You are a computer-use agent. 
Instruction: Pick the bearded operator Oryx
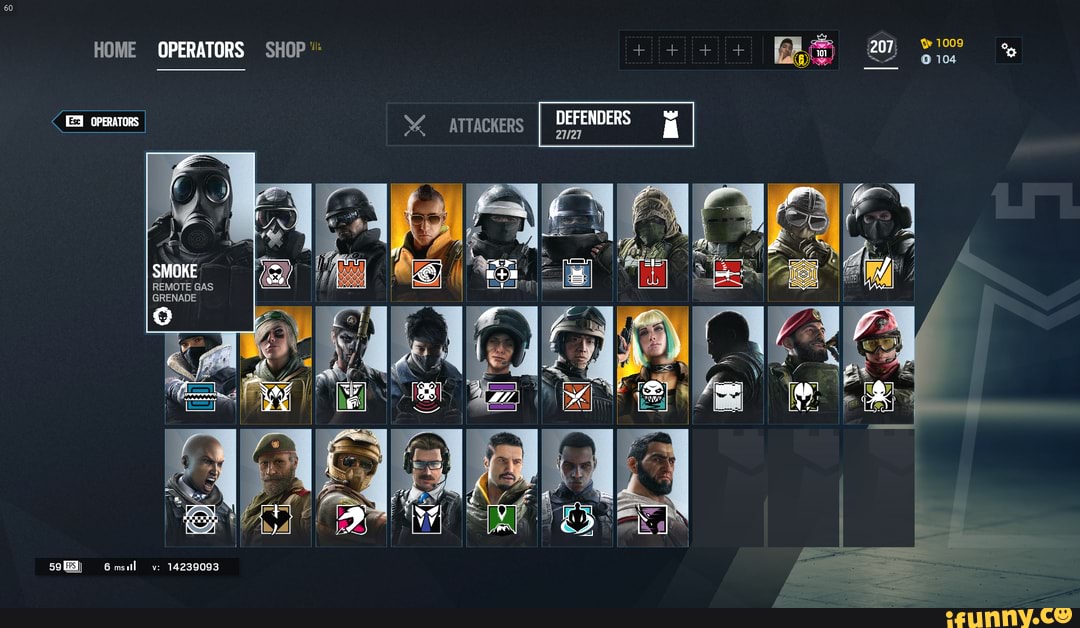click(652, 488)
